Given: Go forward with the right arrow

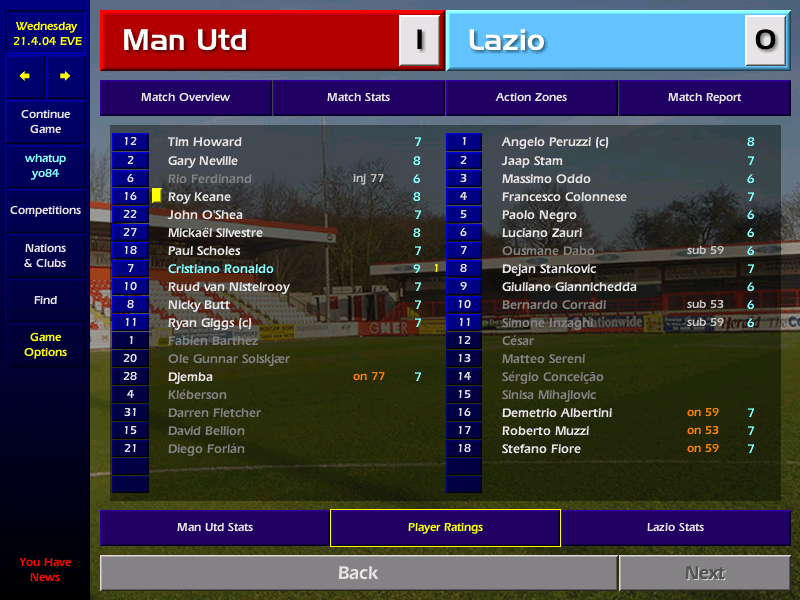Looking at the screenshot, I should tap(65, 76).
